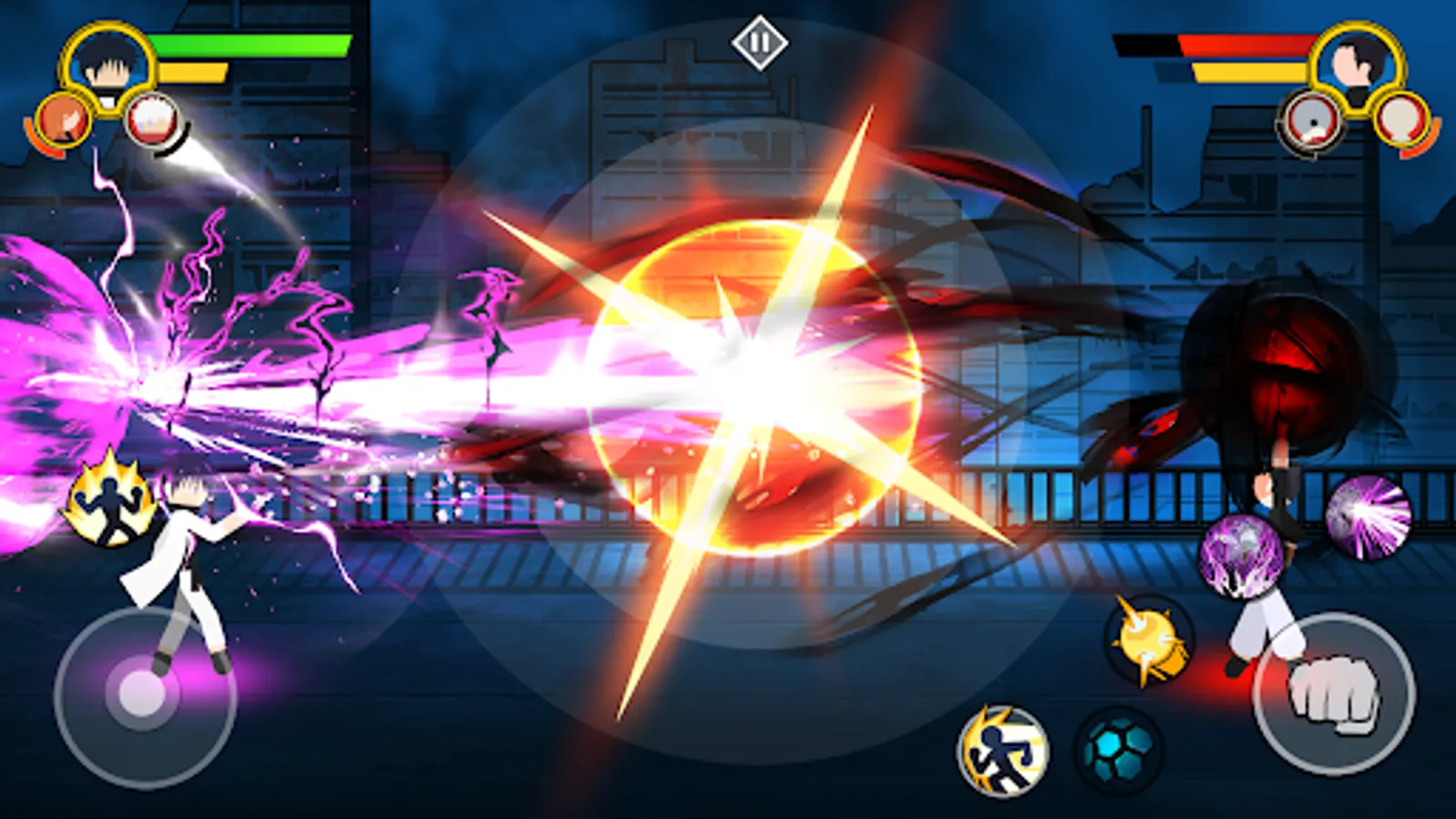Tap the enemy's rightmost assist icon
The image size is (1456, 819).
pos(1400,118)
